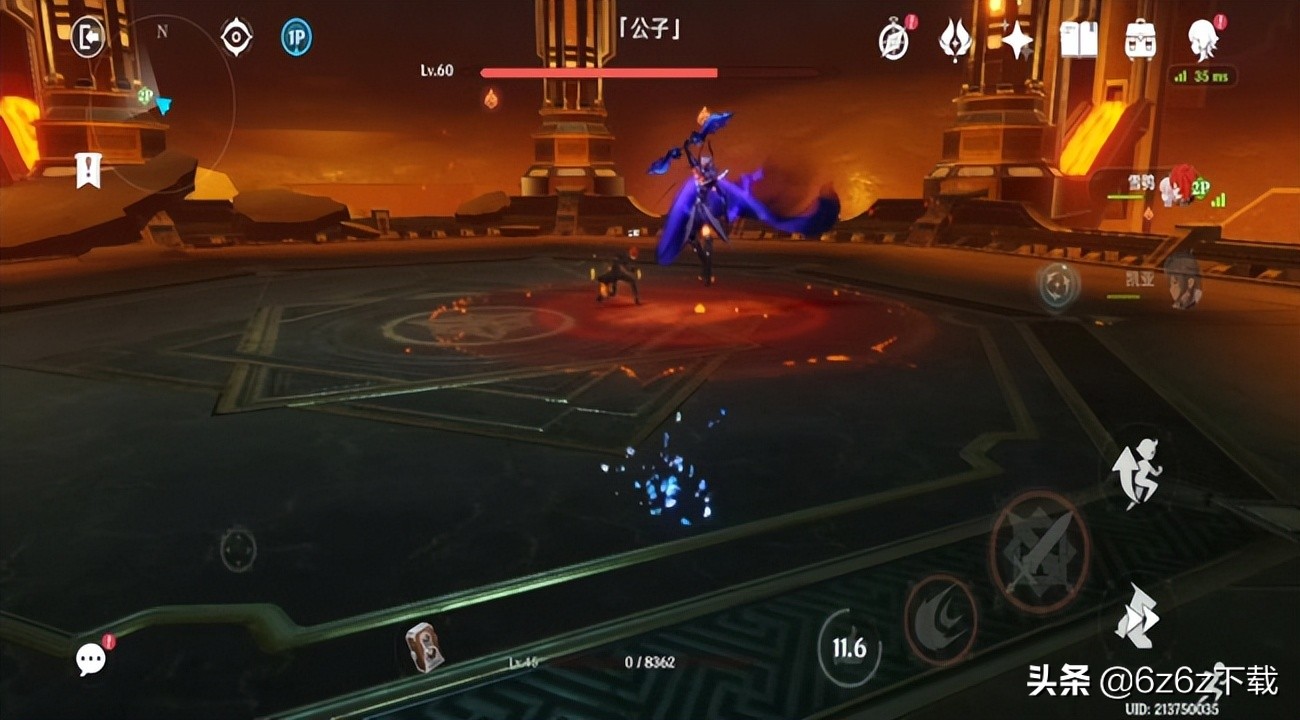The image size is (1300, 720).
Task: Tap the crossed-swords normal attack button
Action: pyautogui.click(x=1040, y=552)
